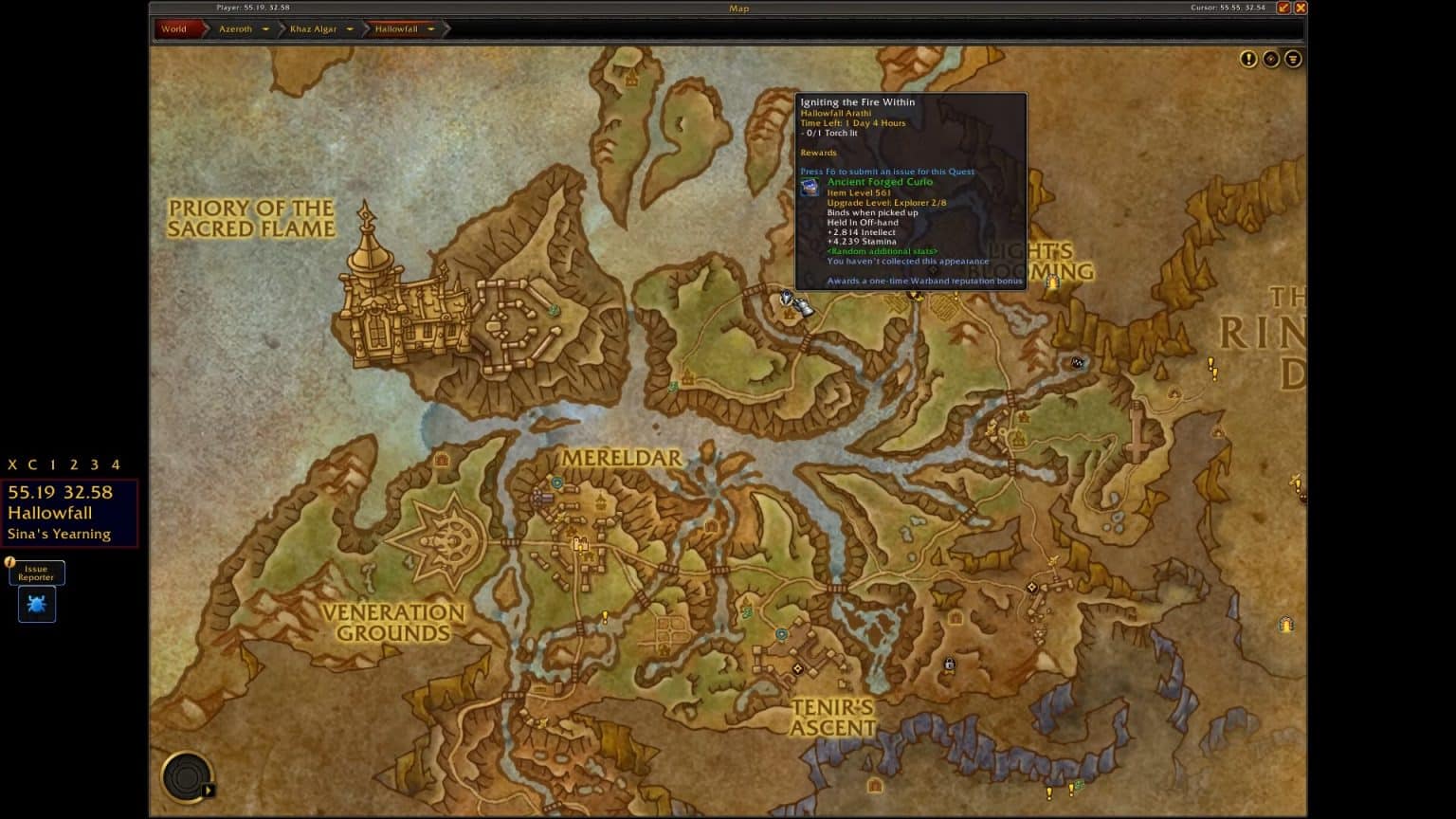Click the bug report icon under Issue Reporter
The image size is (1456, 819).
pyautogui.click(x=36, y=604)
